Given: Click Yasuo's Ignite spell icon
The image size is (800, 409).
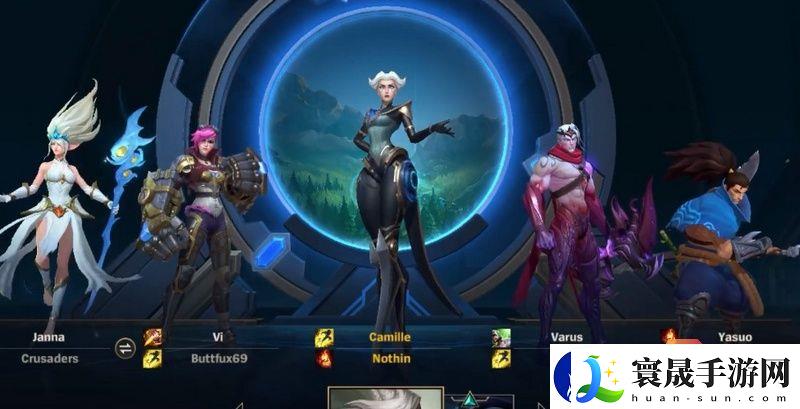Looking at the screenshot, I should click(669, 337).
